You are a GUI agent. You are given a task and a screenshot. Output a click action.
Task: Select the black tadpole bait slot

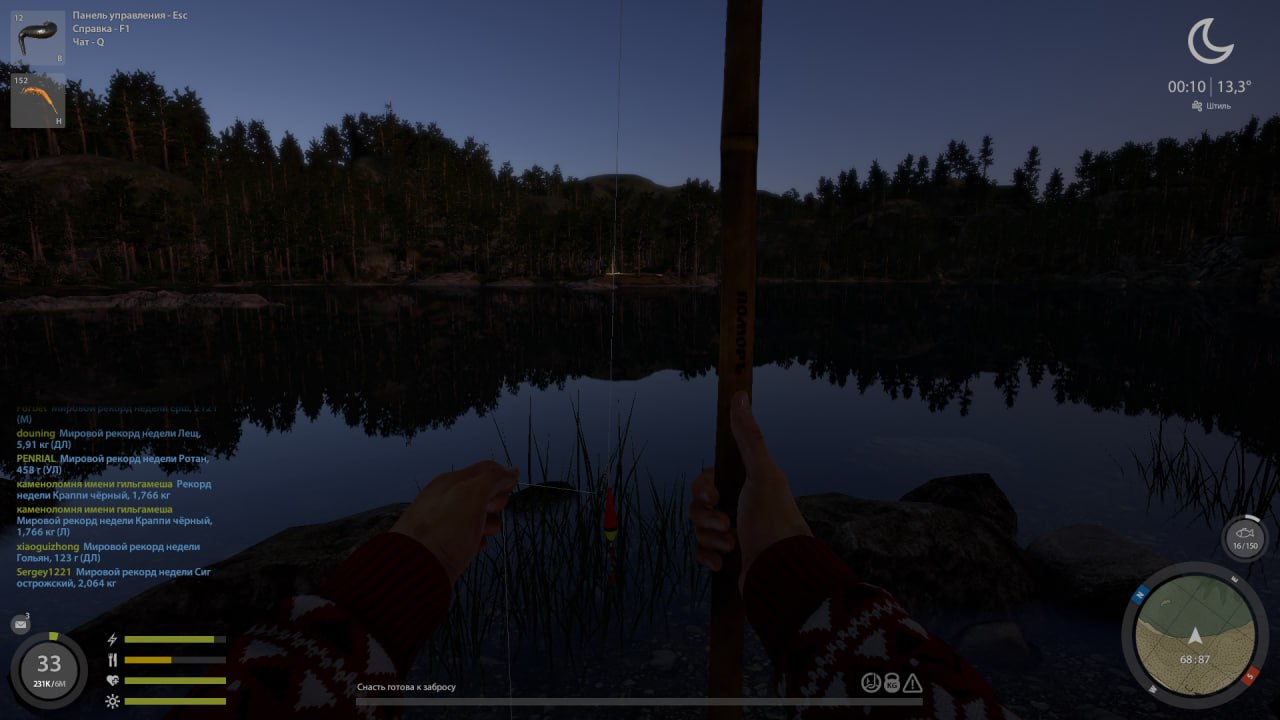(x=38, y=38)
